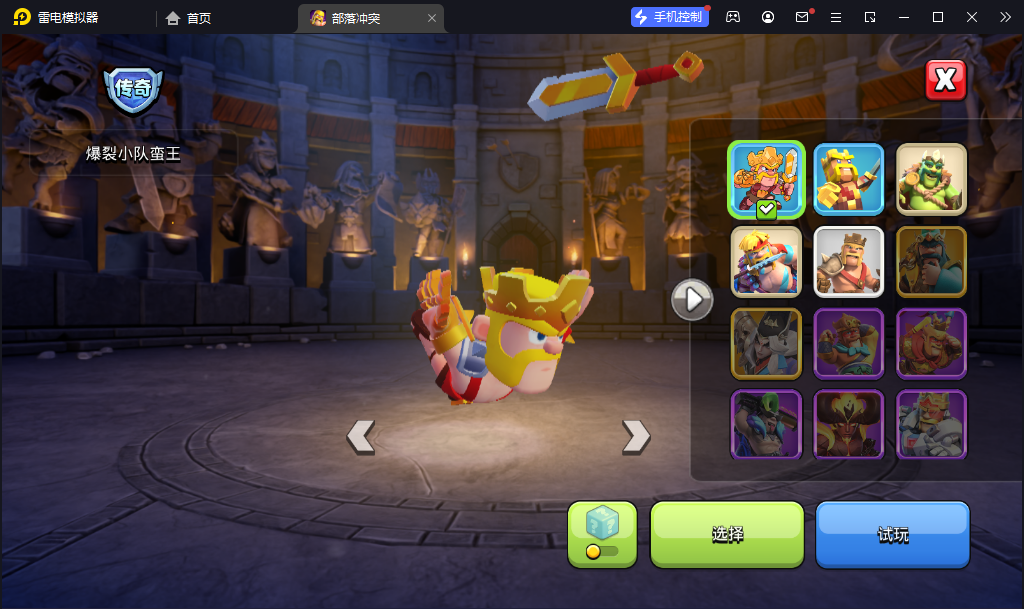Tap the 传奇 legendary rarity badge

tap(133, 90)
